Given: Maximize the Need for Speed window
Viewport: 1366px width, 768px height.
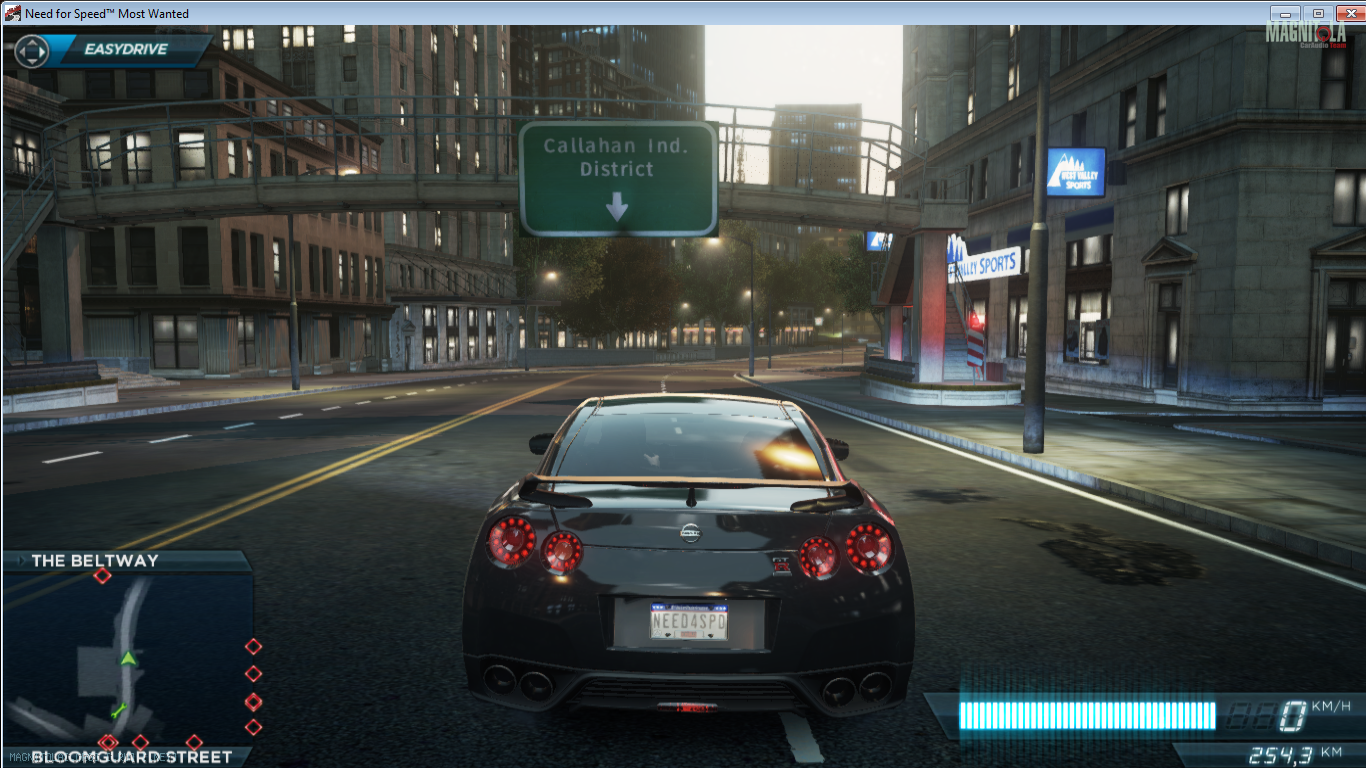Looking at the screenshot, I should point(1317,13).
